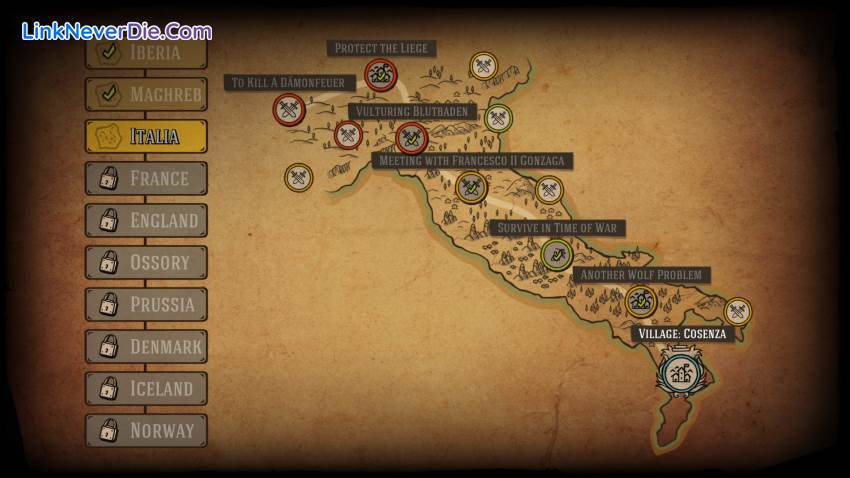Open the Protect the Liege mission marker
Screen dimensions: 850x478
coord(380,73)
